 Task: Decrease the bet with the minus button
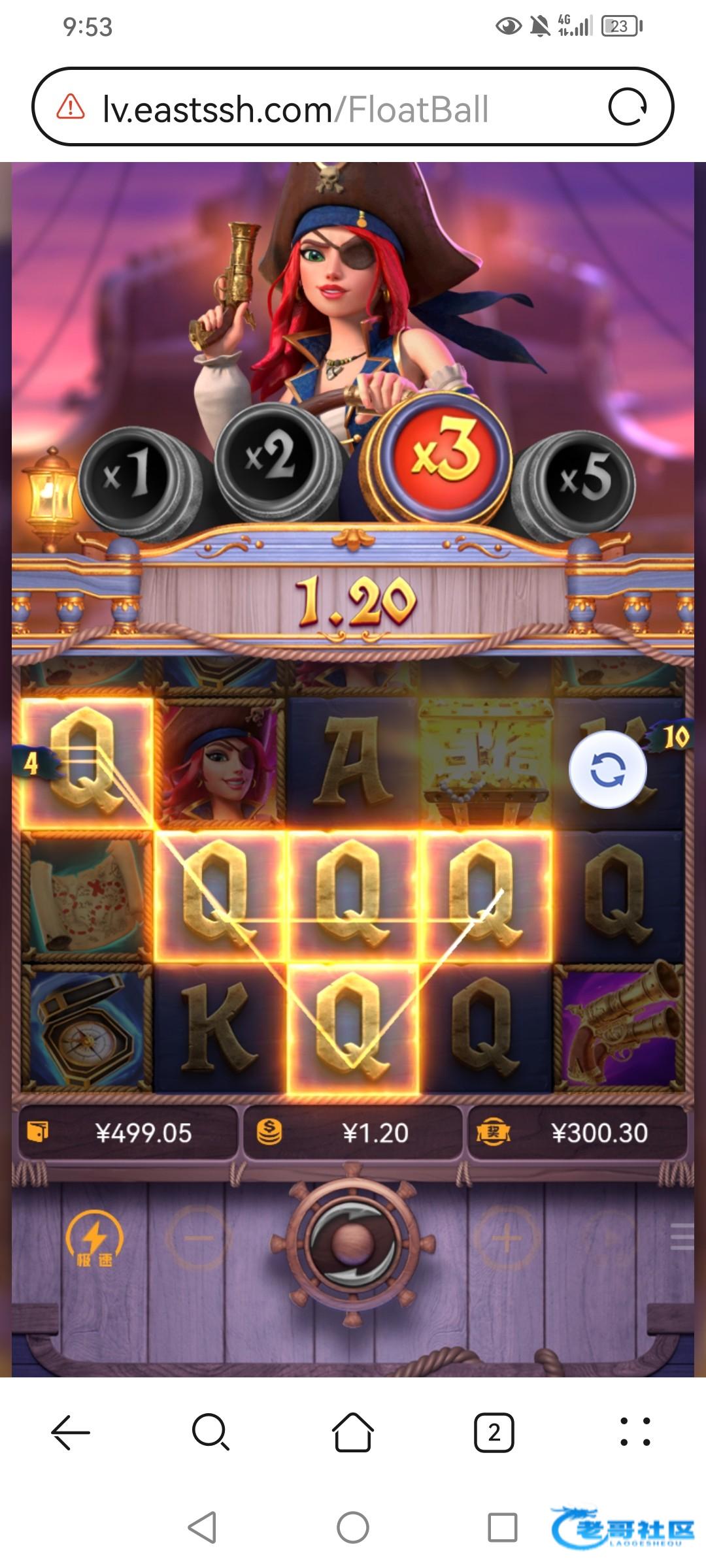199,1237
